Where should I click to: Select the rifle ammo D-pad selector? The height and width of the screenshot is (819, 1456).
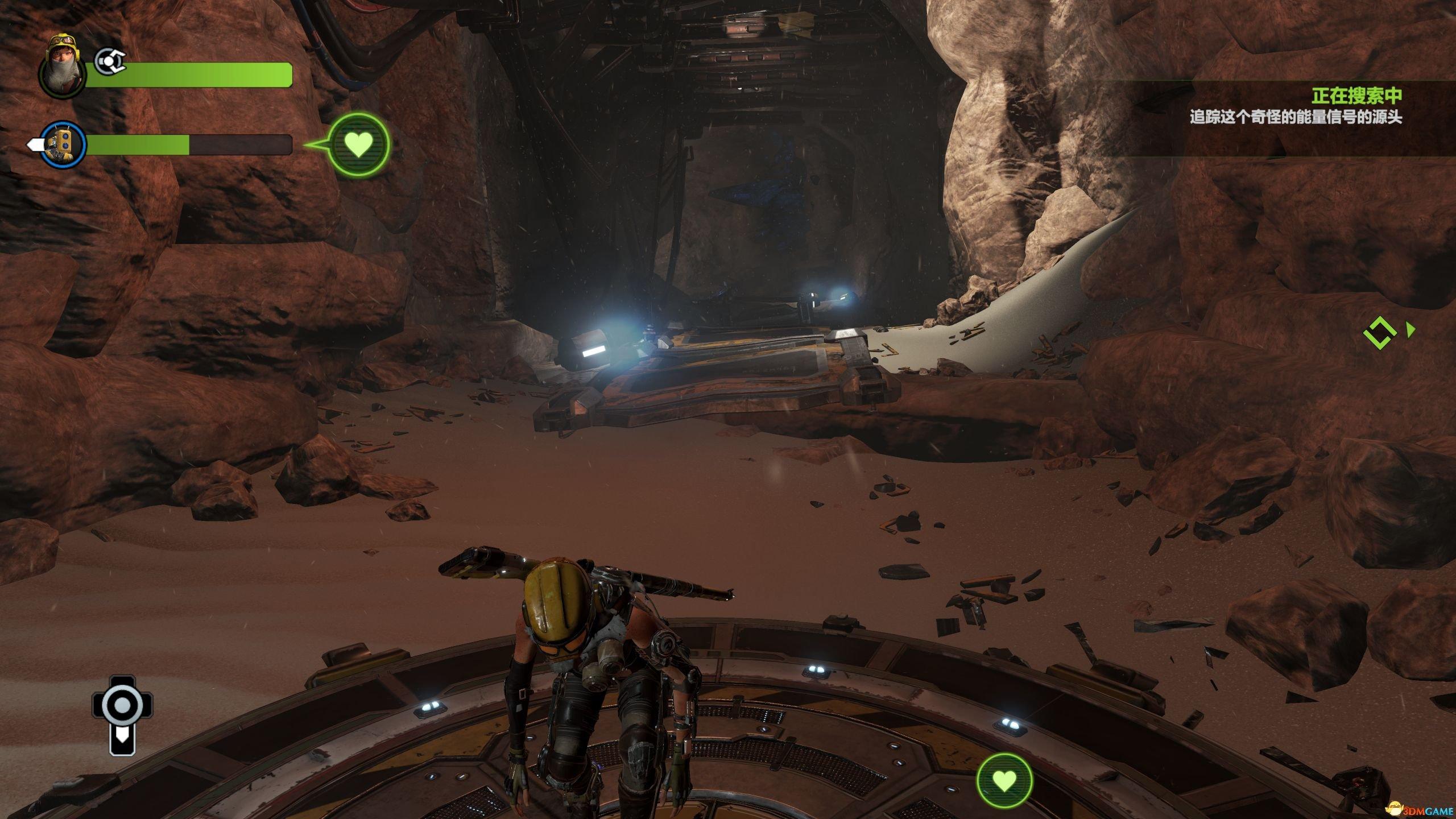[x=122, y=715]
